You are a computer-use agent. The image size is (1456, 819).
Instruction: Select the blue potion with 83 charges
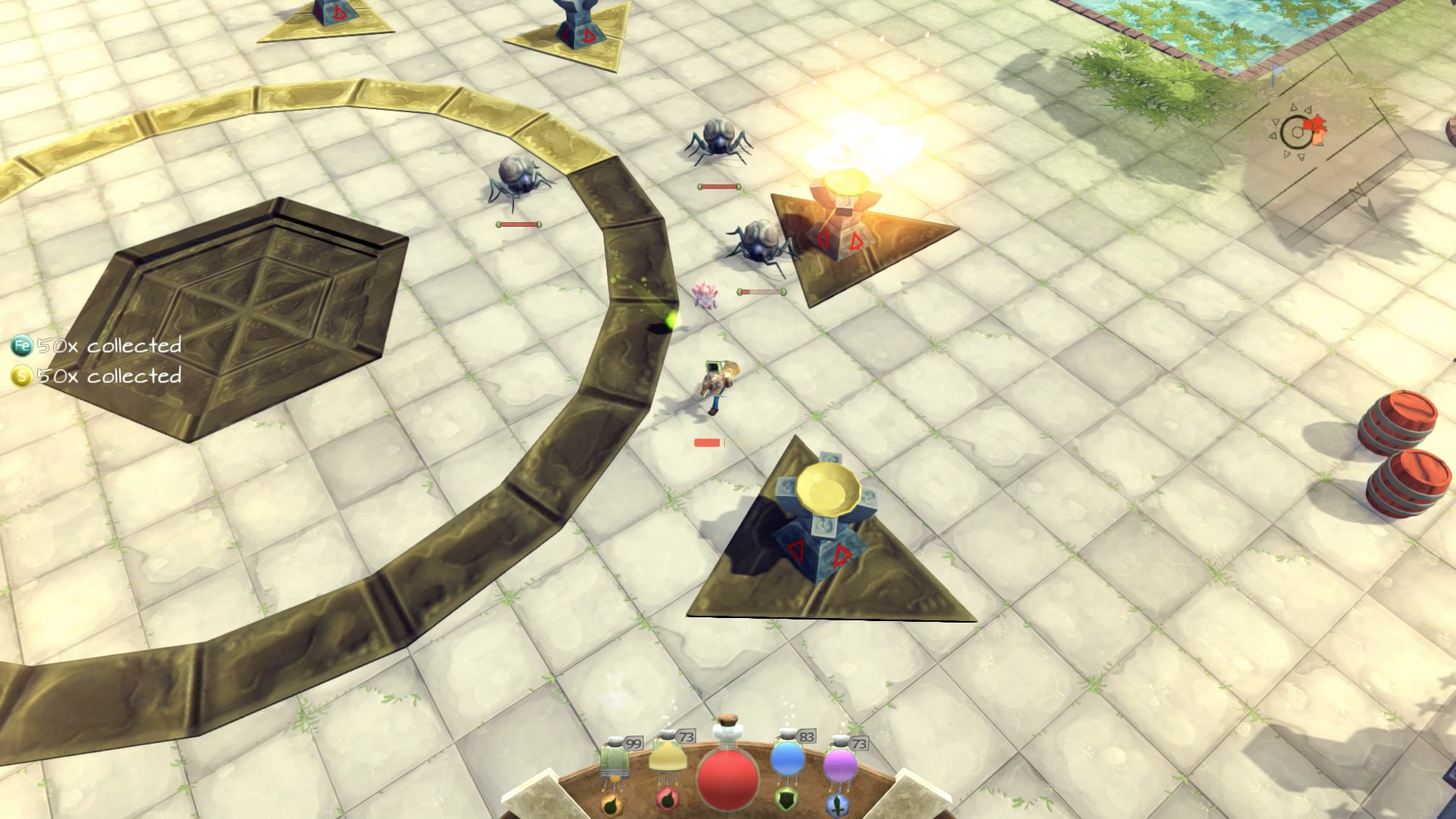coord(787,761)
